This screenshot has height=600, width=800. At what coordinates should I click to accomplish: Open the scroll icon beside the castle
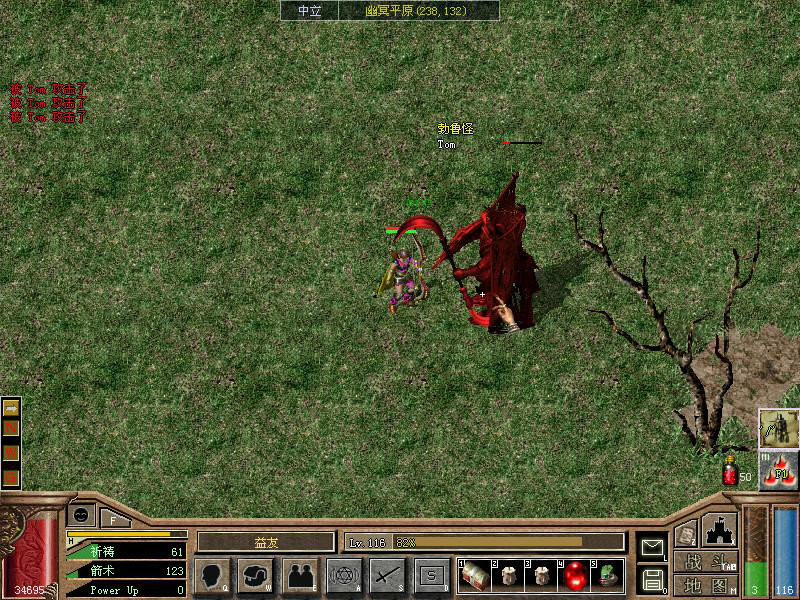[x=685, y=534]
